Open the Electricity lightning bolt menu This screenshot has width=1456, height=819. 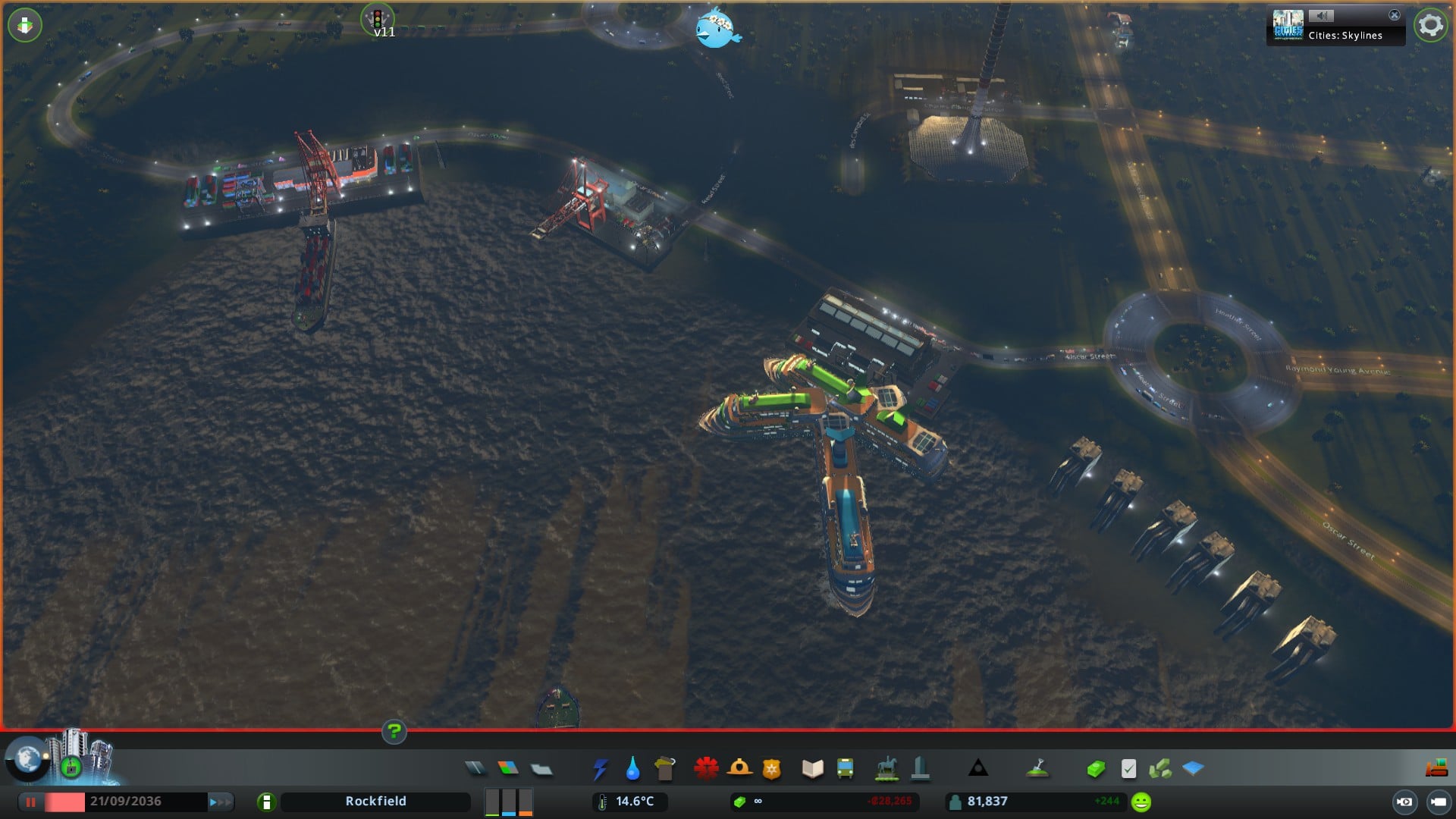tap(600, 769)
